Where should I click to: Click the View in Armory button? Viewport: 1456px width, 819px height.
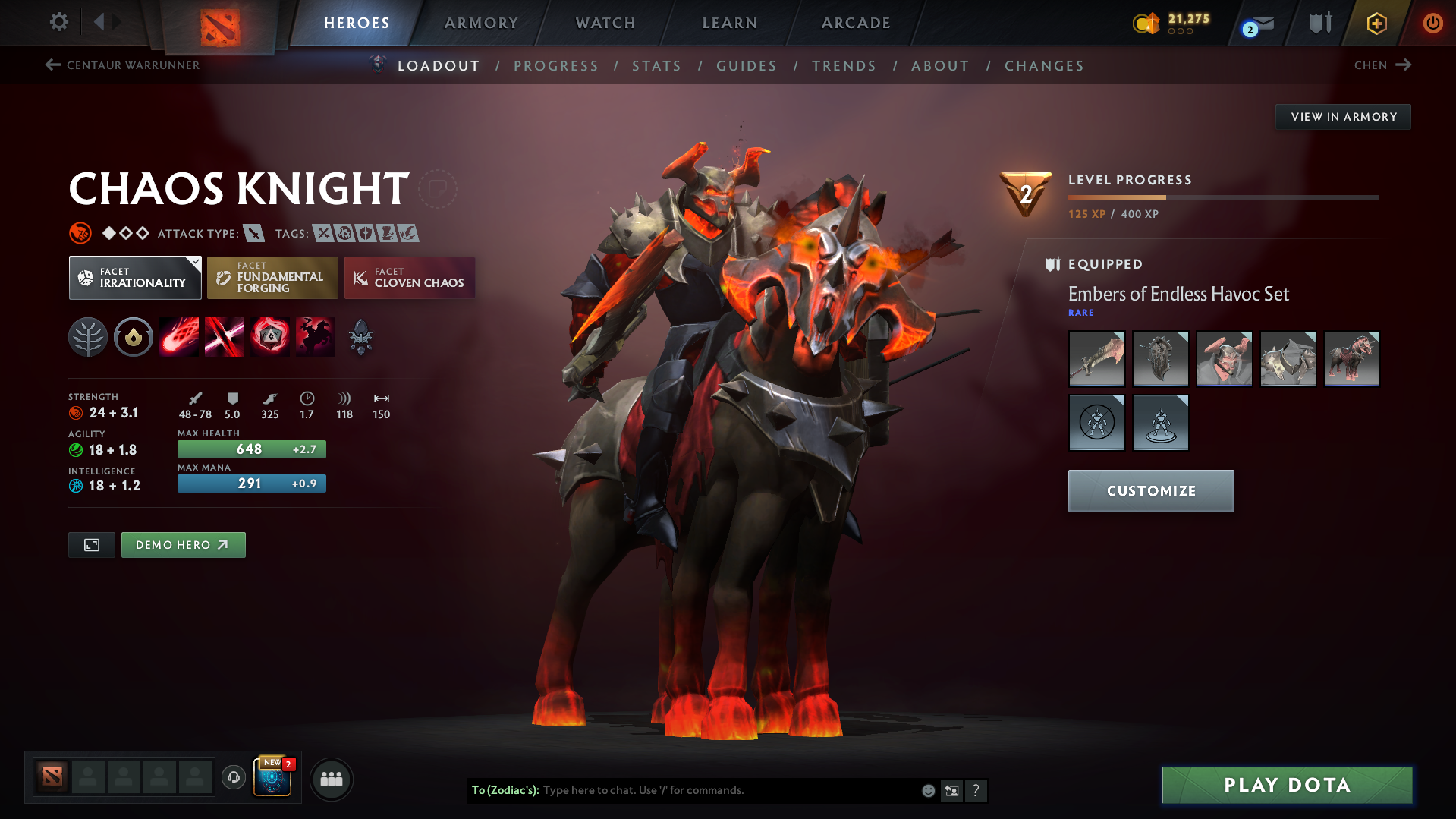[1343, 117]
